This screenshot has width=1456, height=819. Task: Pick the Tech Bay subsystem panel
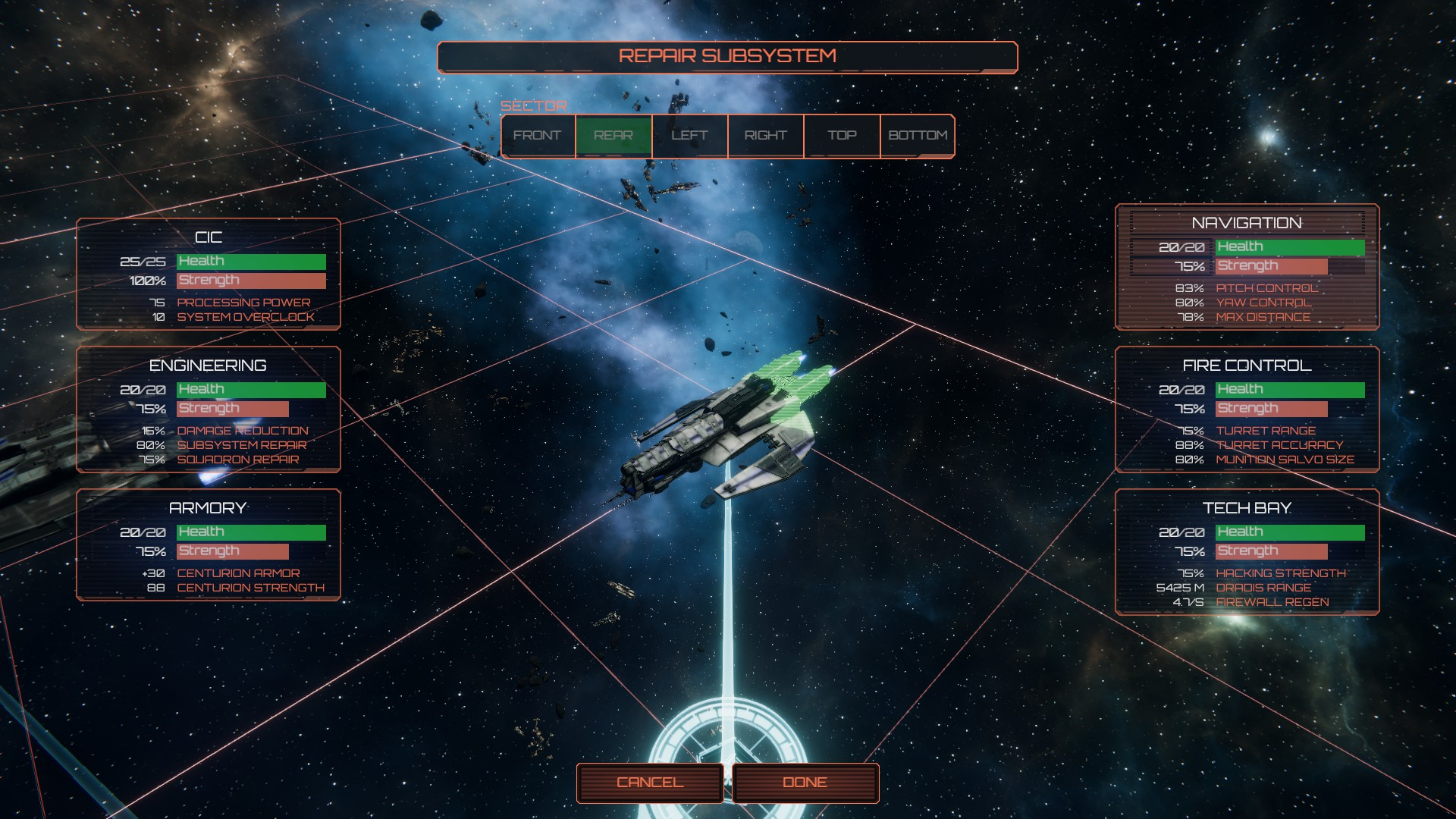(x=1247, y=551)
